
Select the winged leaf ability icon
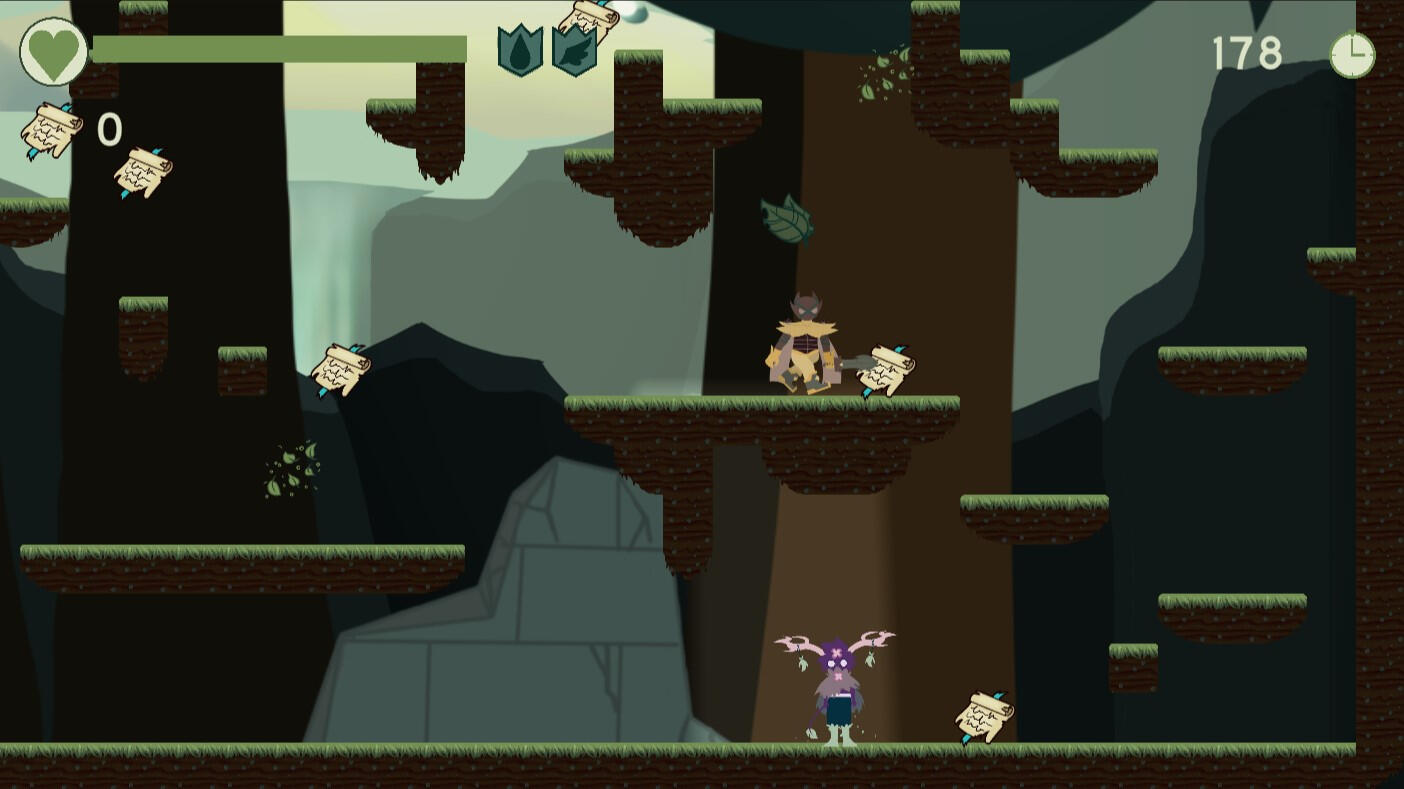pos(574,51)
